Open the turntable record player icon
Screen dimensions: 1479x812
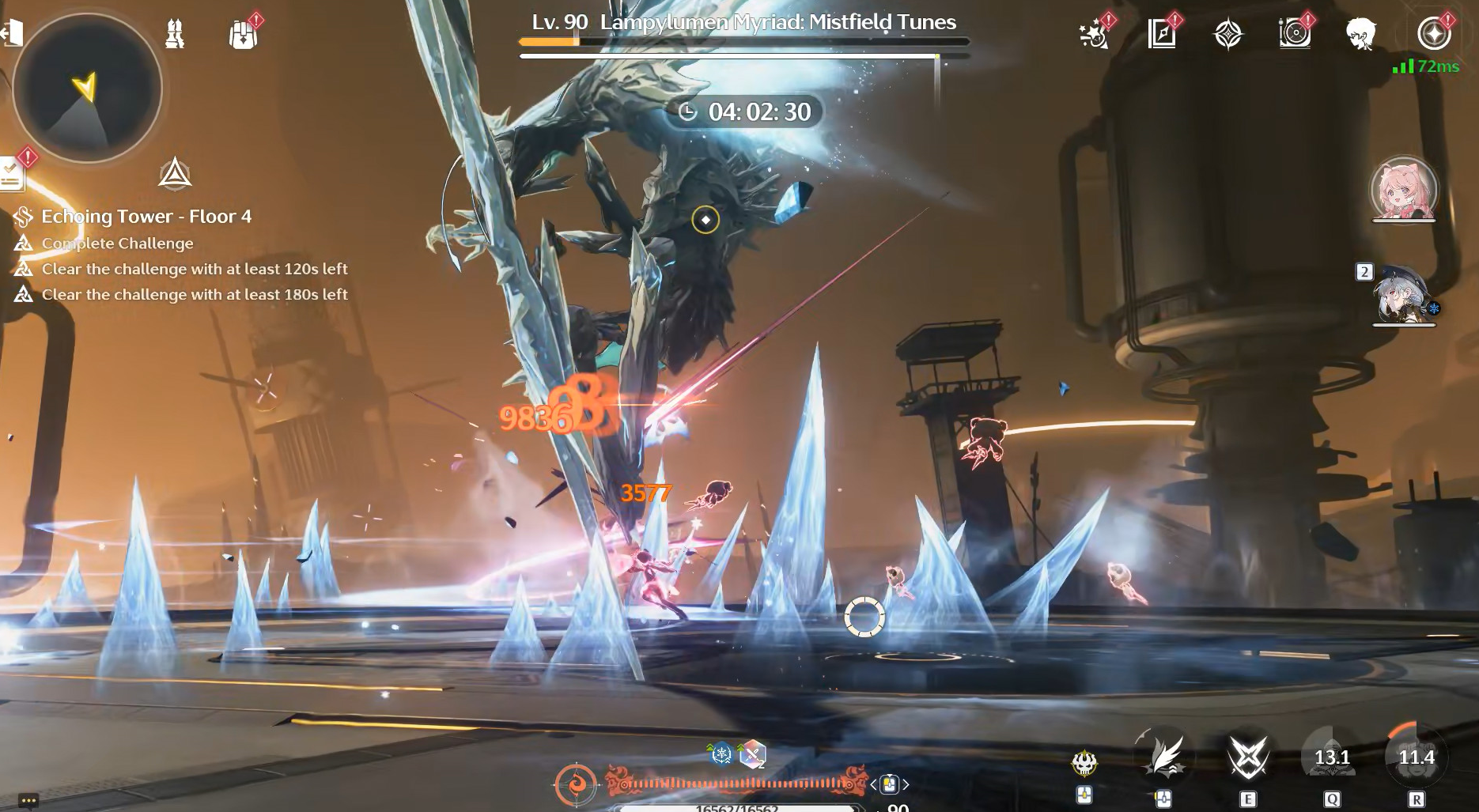(1295, 35)
